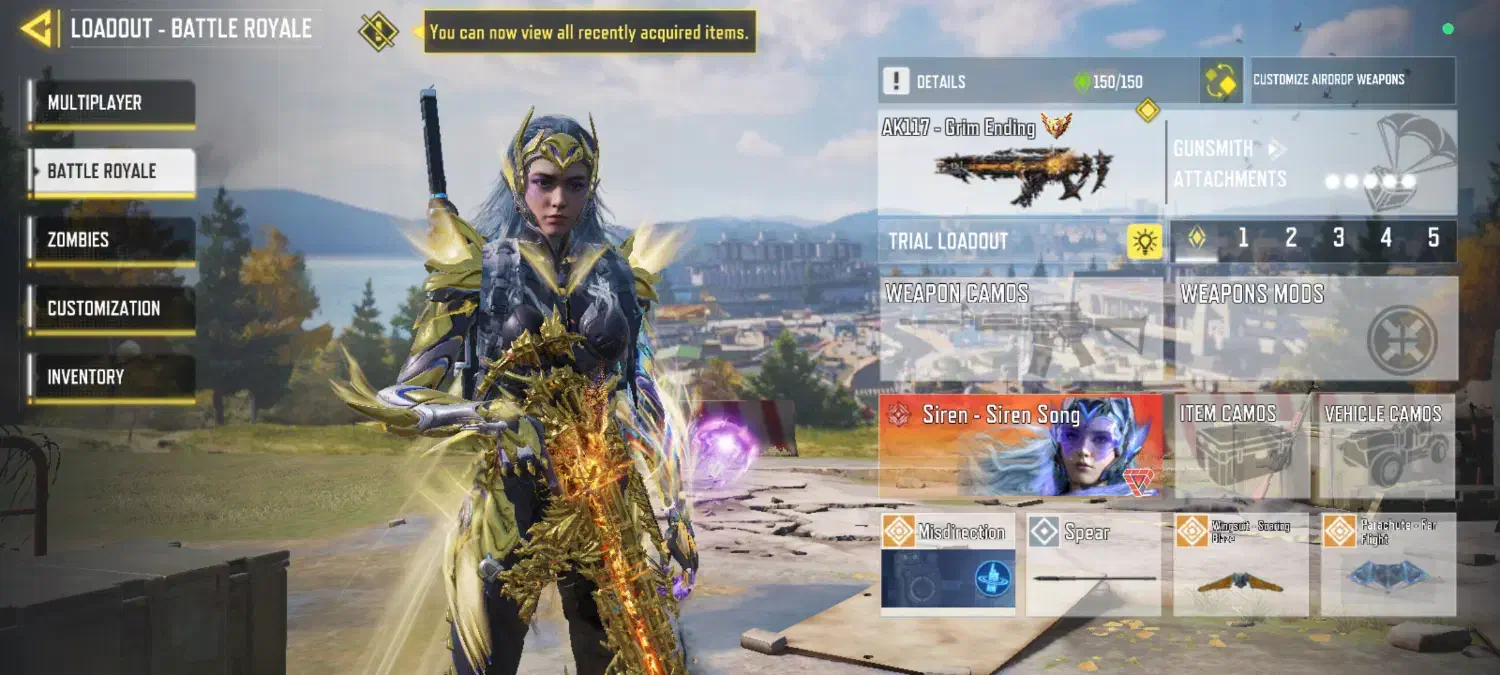Open the Details info button
This screenshot has width=1500, height=675.
(x=897, y=81)
